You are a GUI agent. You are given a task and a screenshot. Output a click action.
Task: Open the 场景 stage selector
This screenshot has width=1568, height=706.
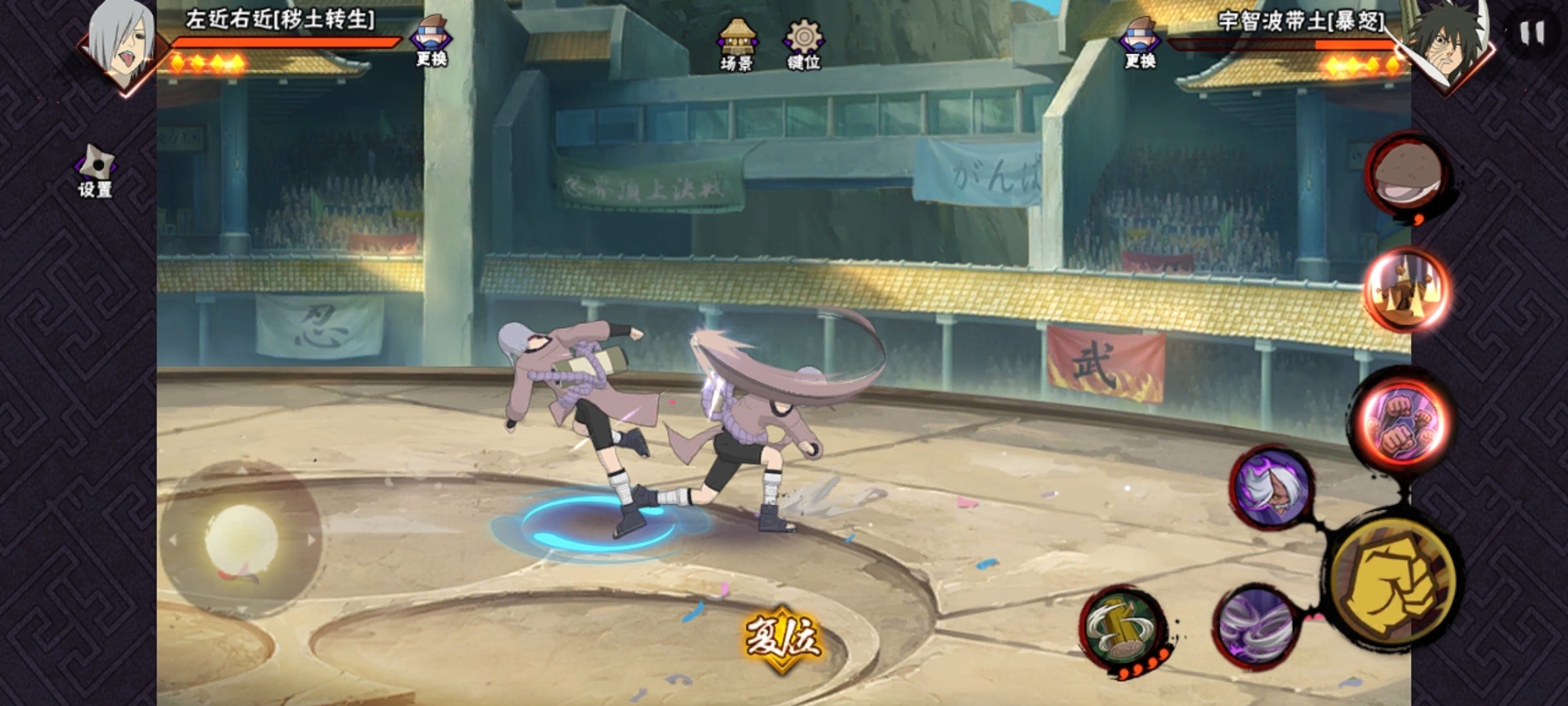pyautogui.click(x=736, y=44)
